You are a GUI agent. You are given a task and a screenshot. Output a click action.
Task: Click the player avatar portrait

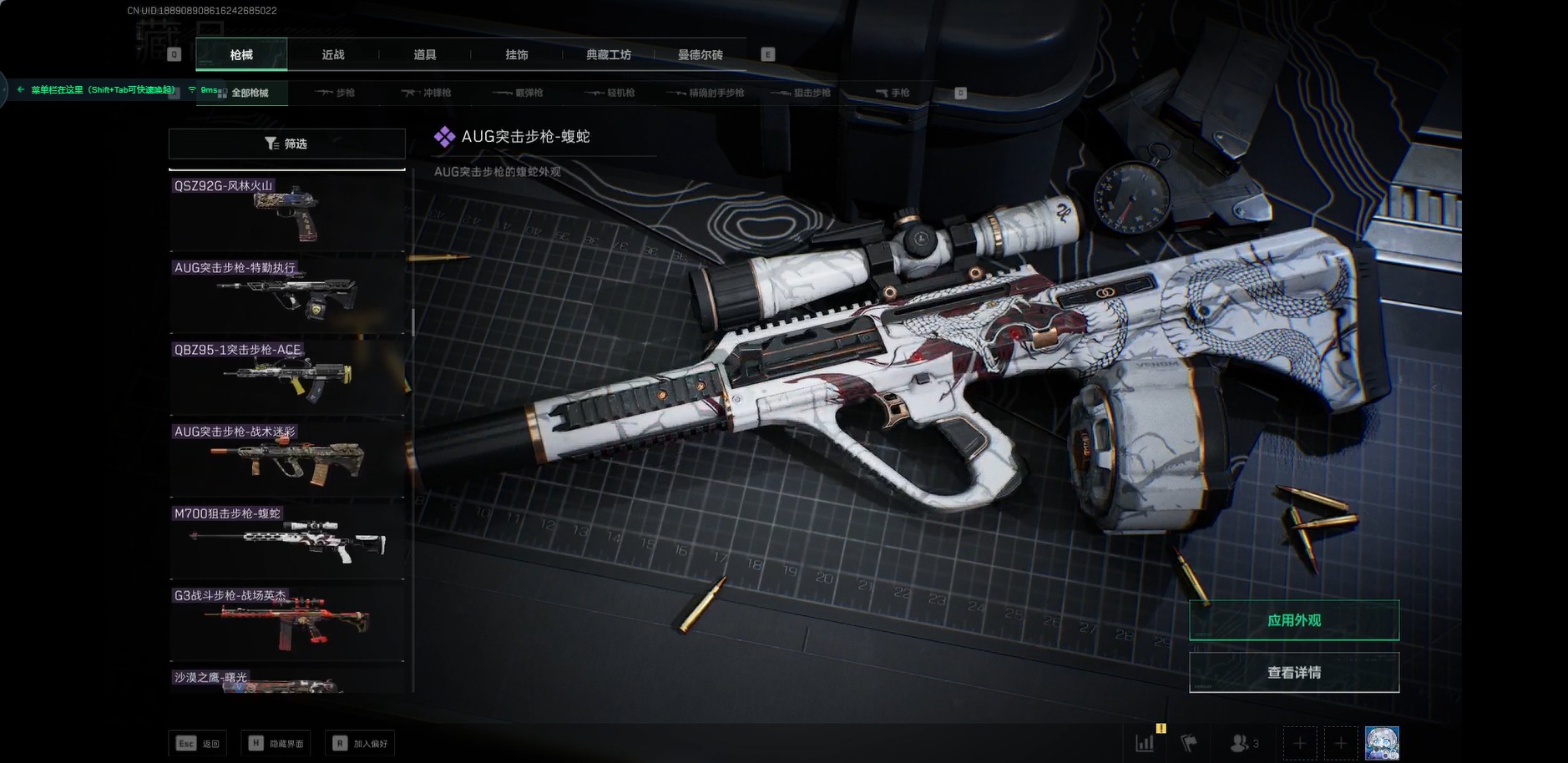tap(1381, 743)
